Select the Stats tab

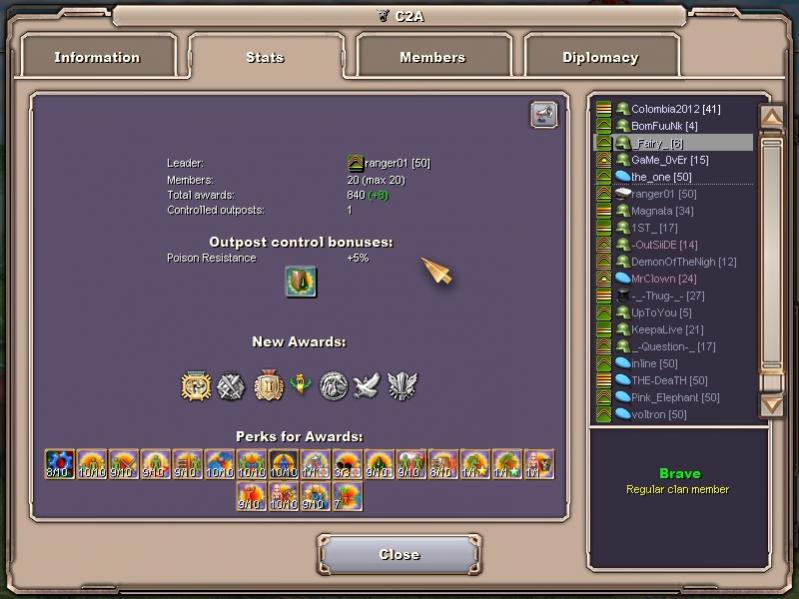coord(265,57)
